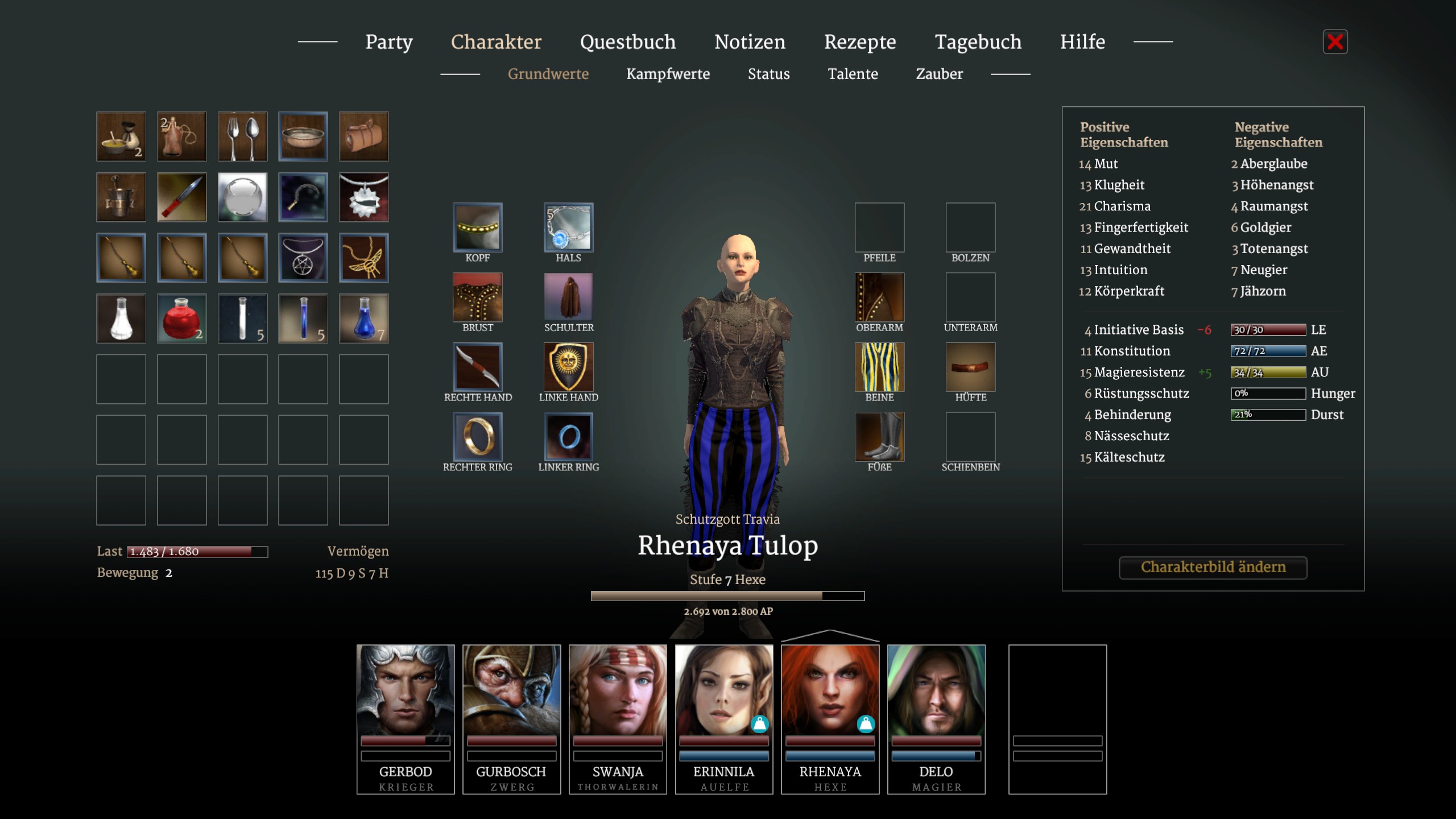Open the Zauber sub-tab
This screenshot has height=819, width=1456.
click(x=939, y=74)
